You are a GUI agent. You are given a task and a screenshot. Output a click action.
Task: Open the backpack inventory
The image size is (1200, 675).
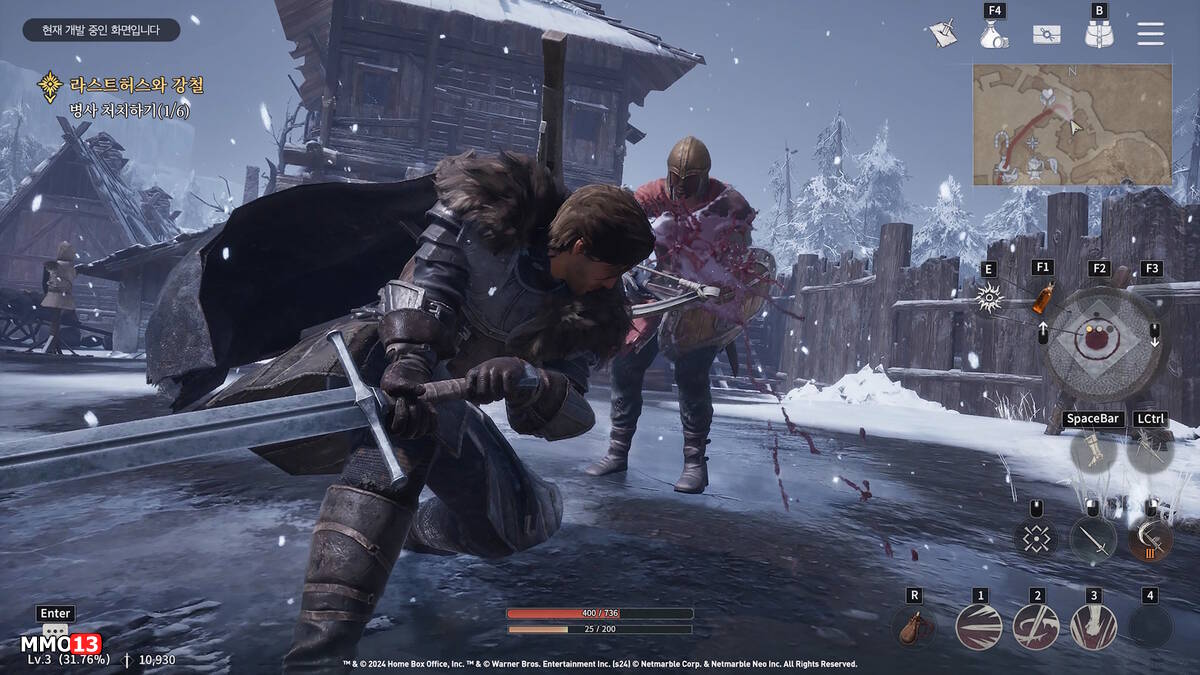[x=1099, y=34]
